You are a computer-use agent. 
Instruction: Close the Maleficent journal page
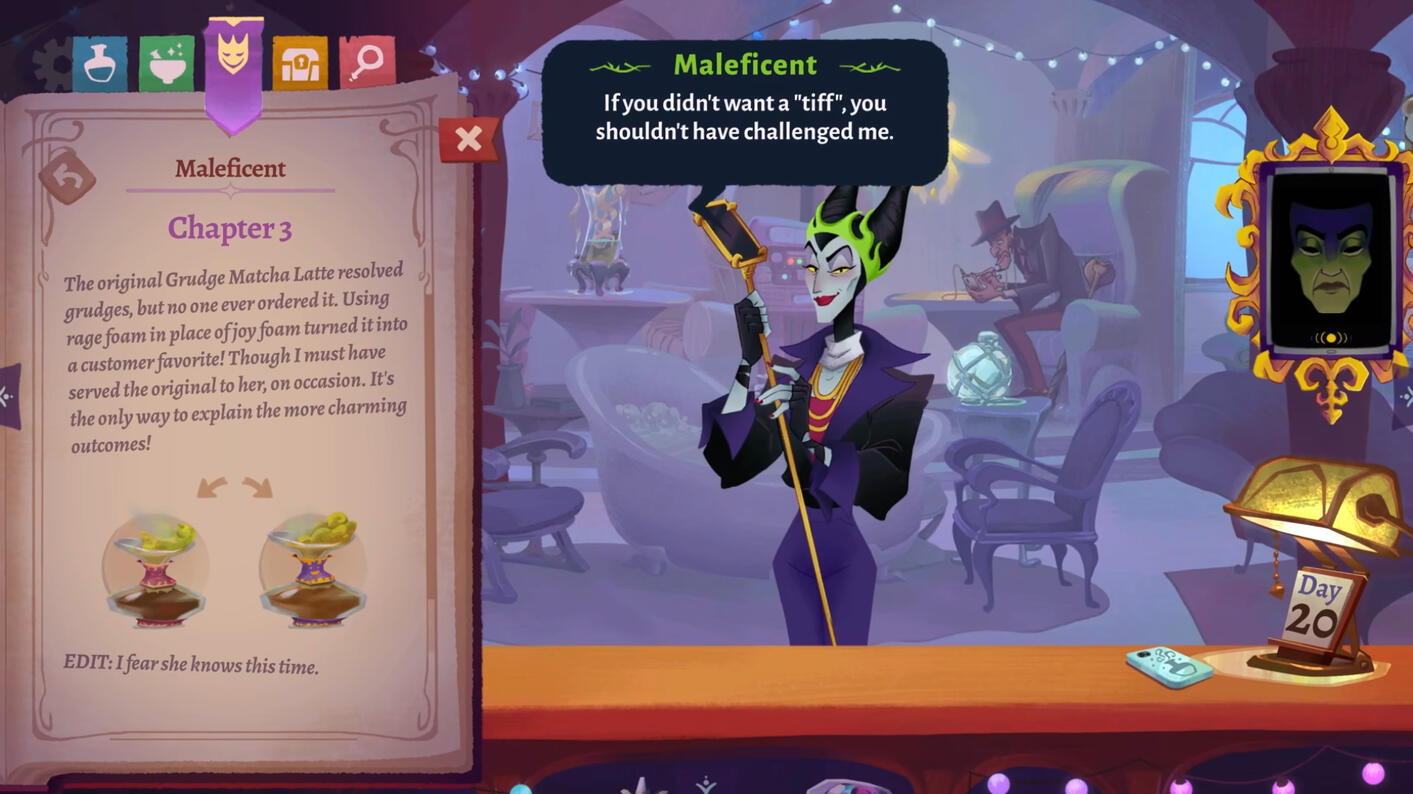468,139
